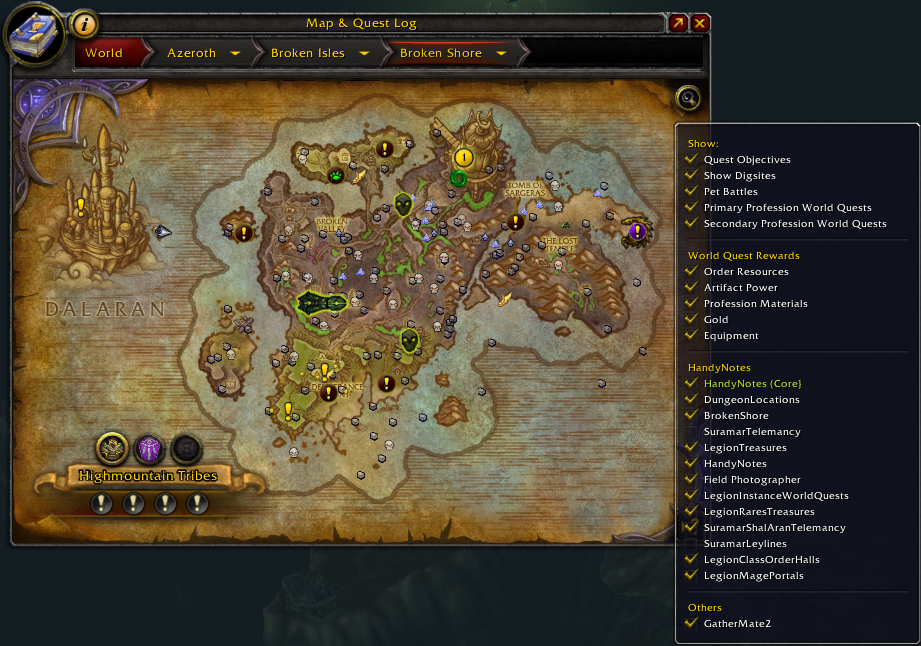The width and height of the screenshot is (921, 646).
Task: Toggle the Equipment reward filter
Action: pyautogui.click(x=731, y=336)
